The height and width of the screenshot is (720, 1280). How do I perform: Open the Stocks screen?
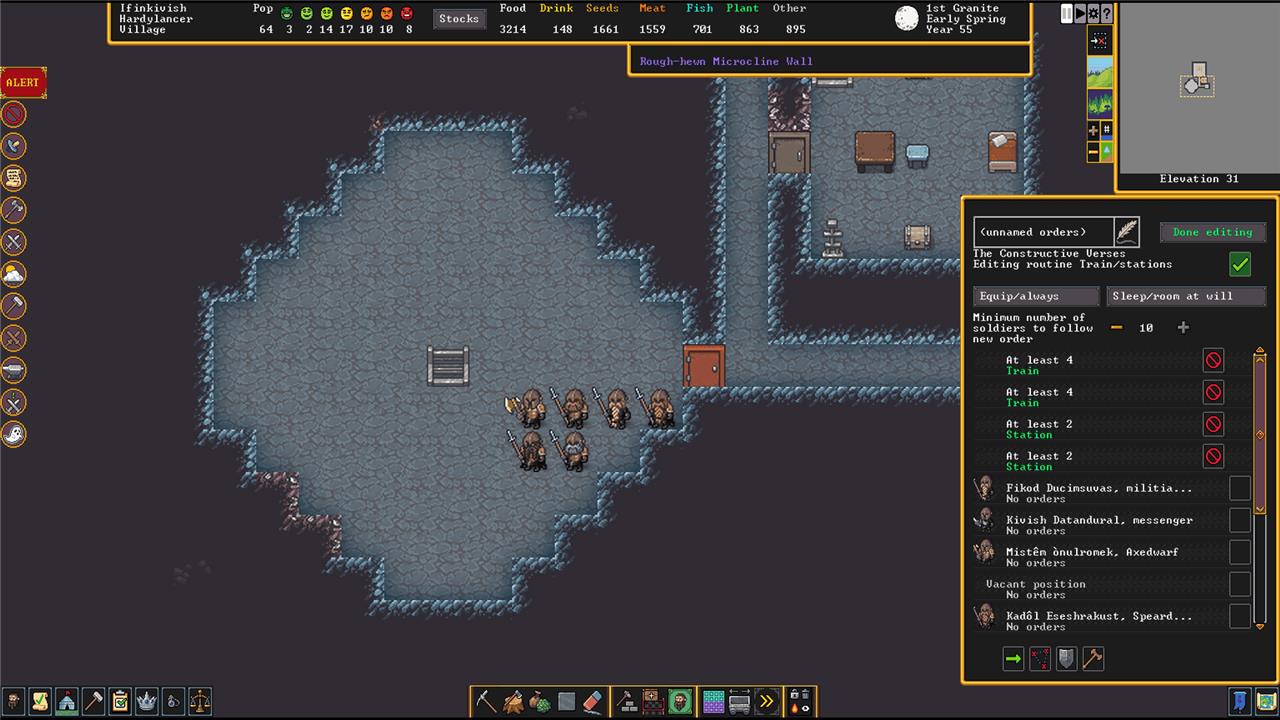tap(459, 18)
